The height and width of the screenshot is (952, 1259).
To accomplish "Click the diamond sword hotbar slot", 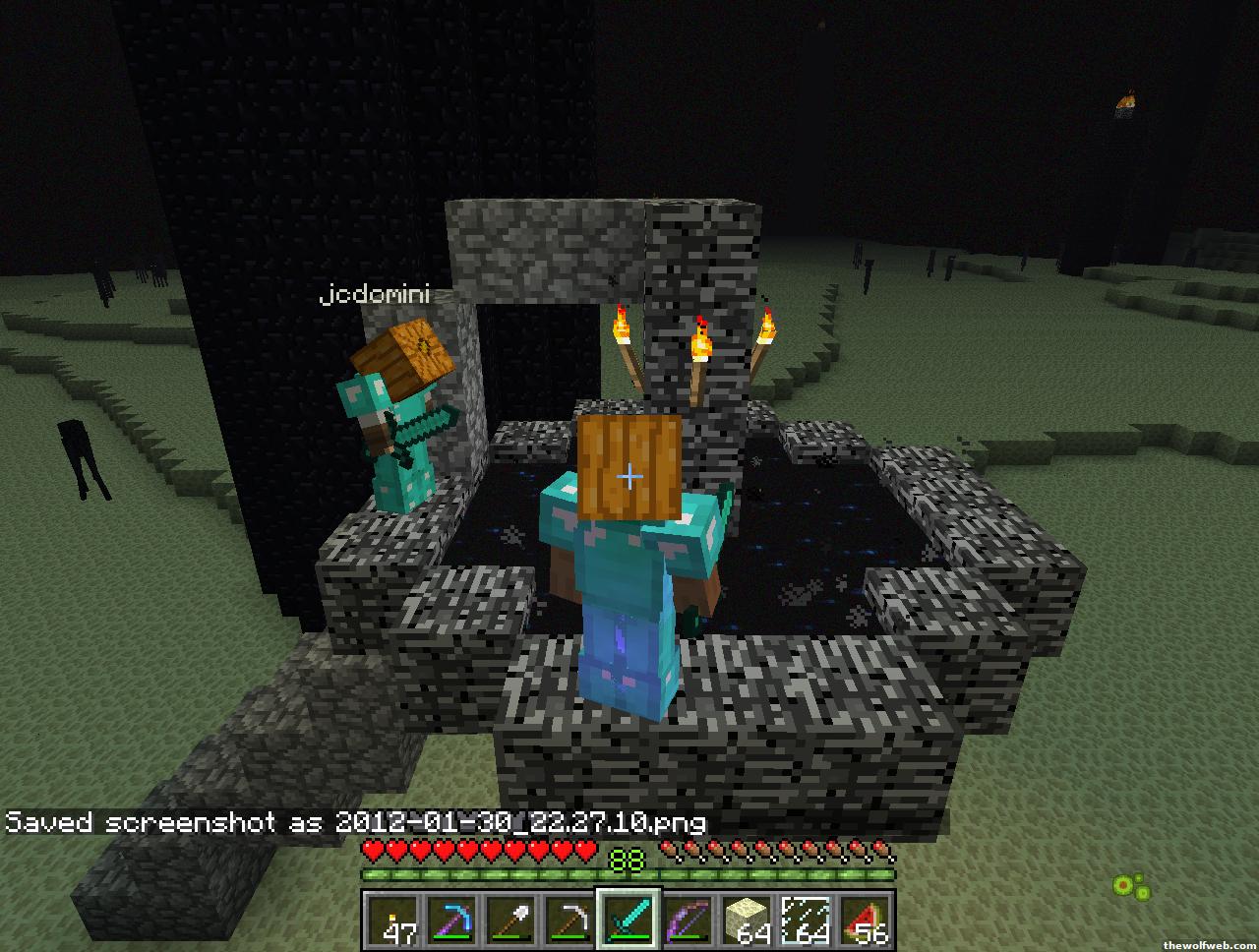I will click(629, 921).
